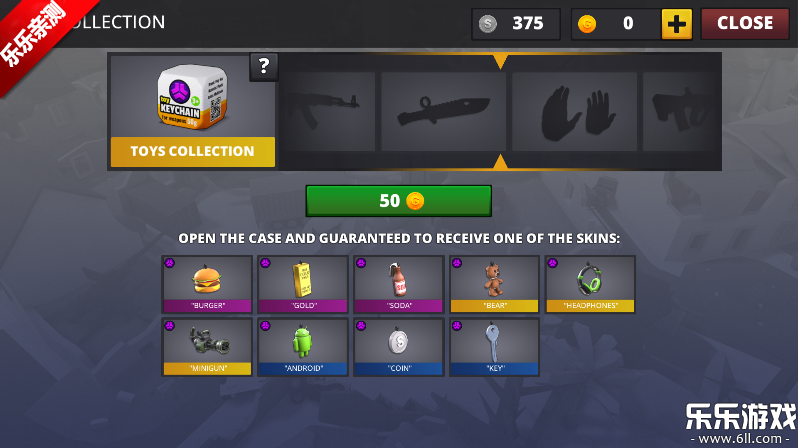This screenshot has height=448, width=798.
Task: Select the gloves silhouette category
Action: (574, 111)
